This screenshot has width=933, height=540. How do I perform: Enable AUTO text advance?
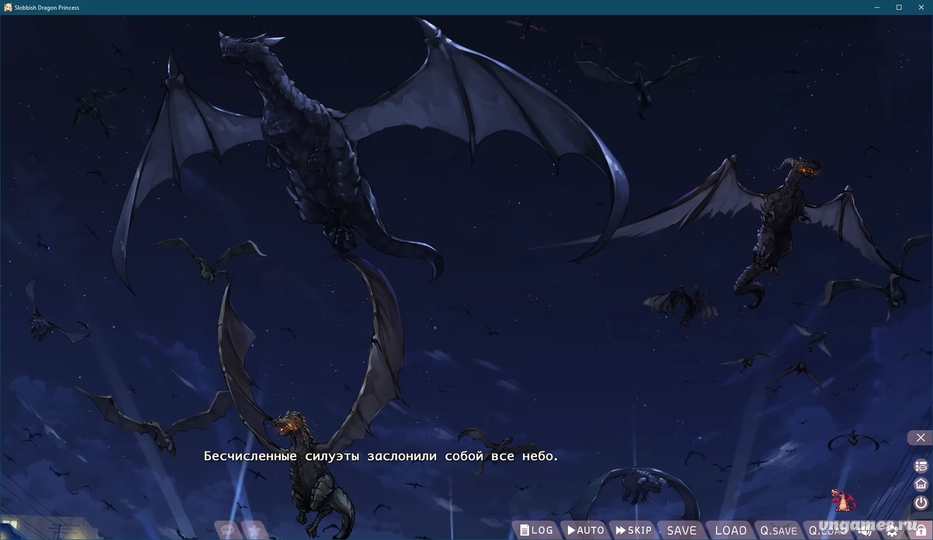coord(586,530)
